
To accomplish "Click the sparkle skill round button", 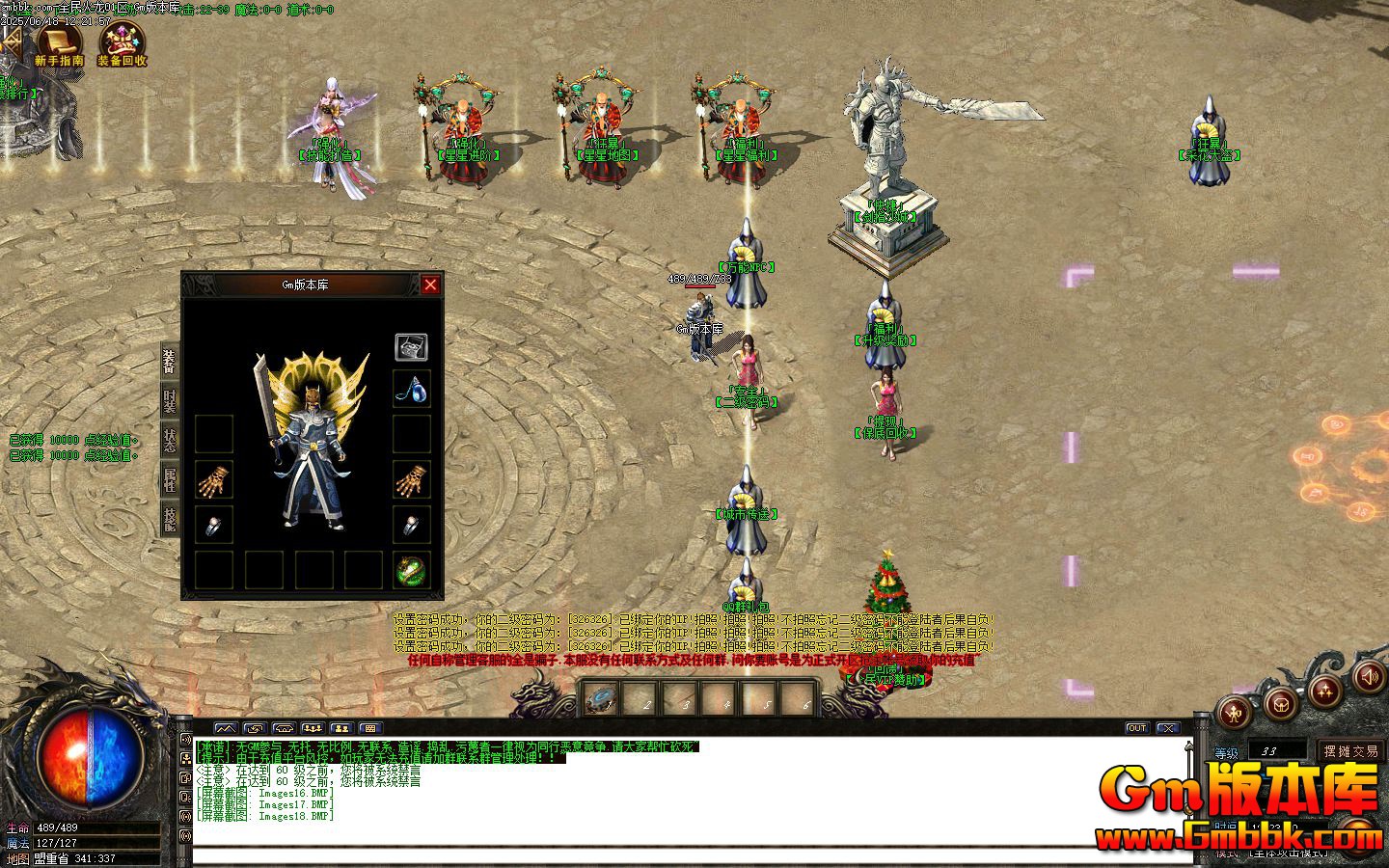I will [1325, 692].
